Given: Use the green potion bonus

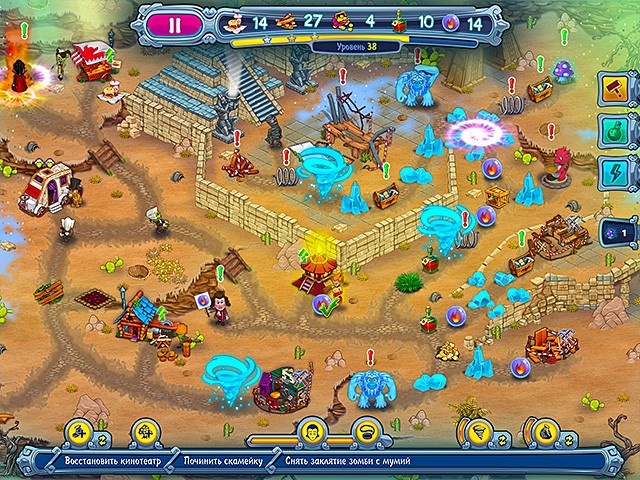Looking at the screenshot, I should [x=614, y=130].
